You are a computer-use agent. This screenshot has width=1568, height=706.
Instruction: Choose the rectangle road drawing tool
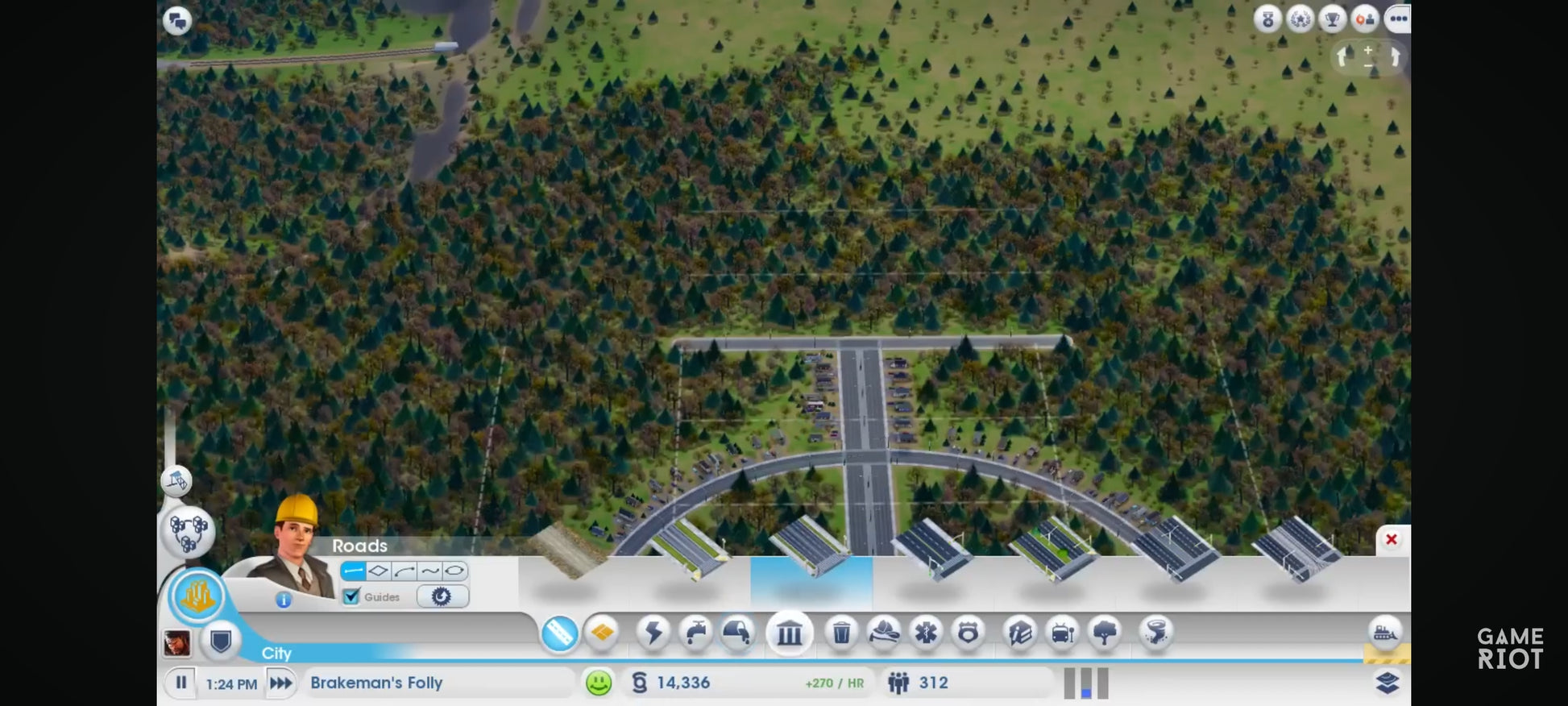[379, 571]
